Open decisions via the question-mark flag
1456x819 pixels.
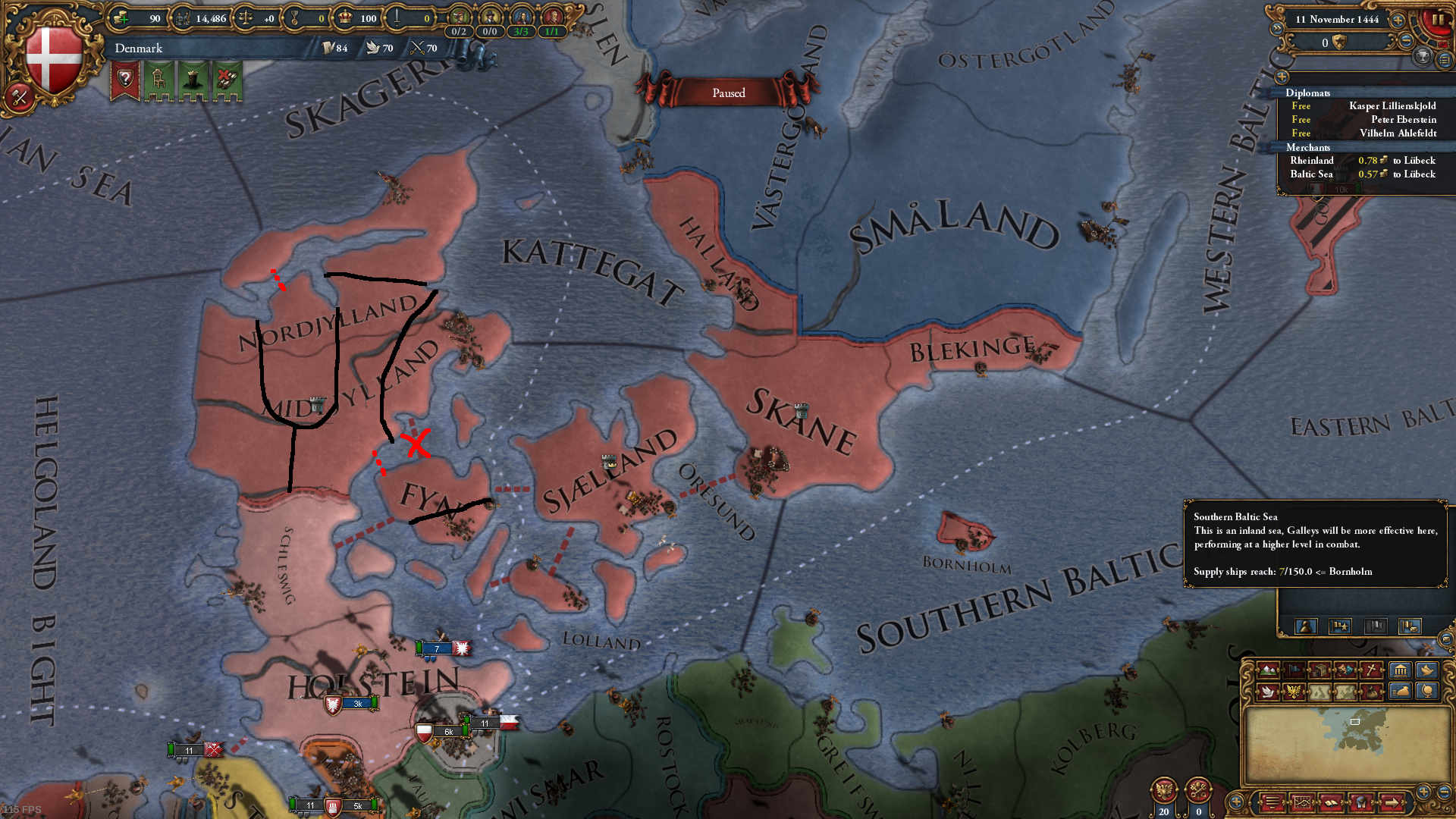(124, 78)
